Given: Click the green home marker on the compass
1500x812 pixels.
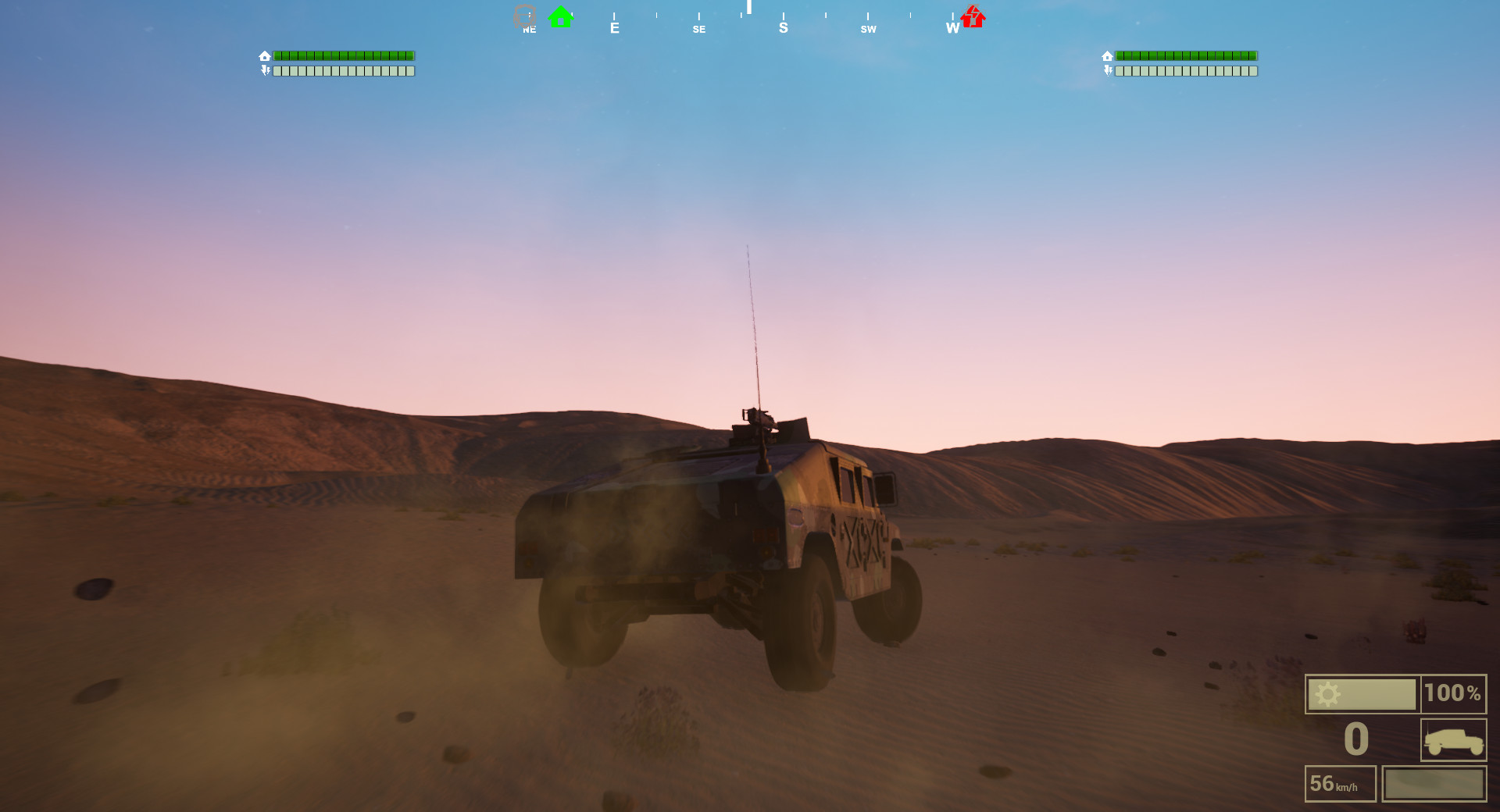Looking at the screenshot, I should click(x=559, y=16).
